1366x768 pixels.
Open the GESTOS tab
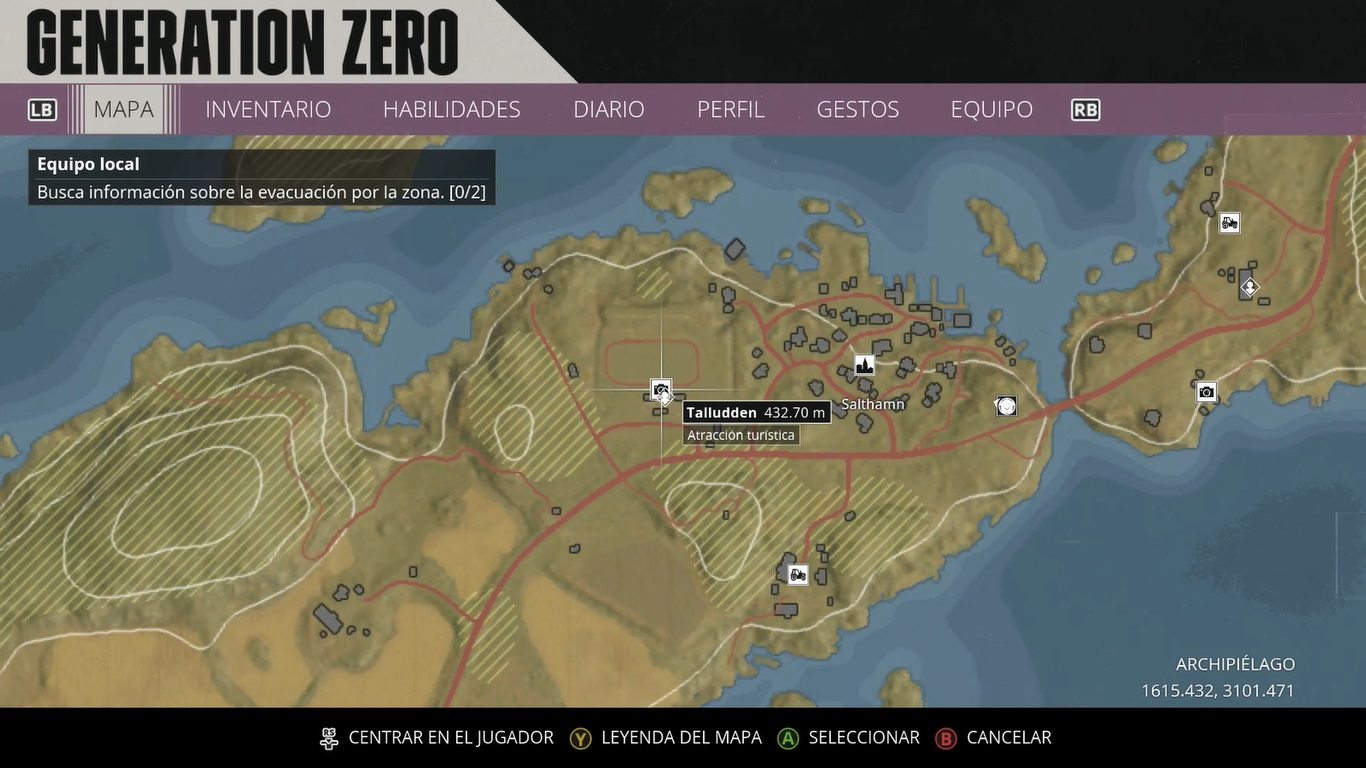pyautogui.click(x=857, y=109)
